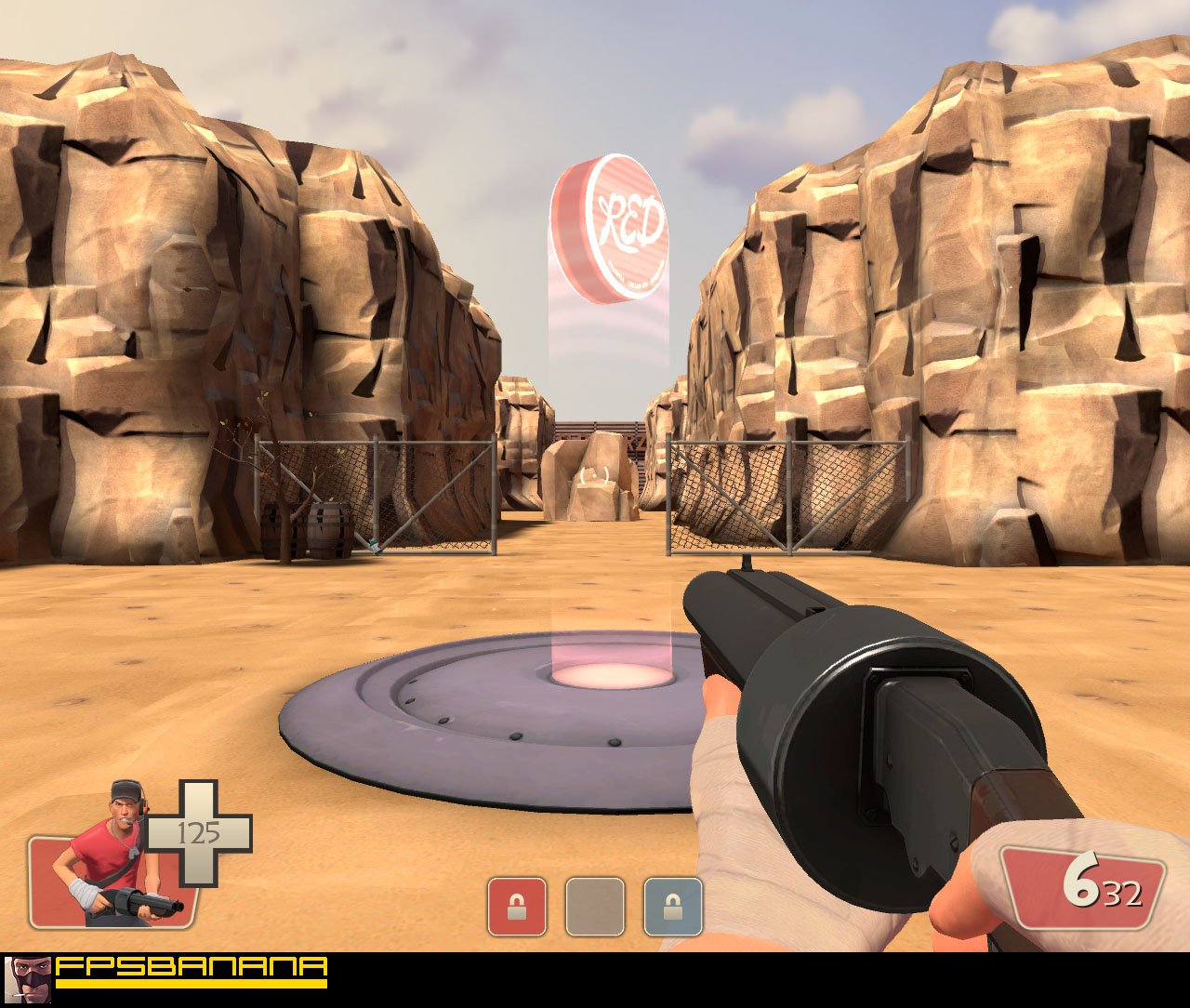
Task: Click the padlock on the red point indicator
Action: [x=515, y=906]
